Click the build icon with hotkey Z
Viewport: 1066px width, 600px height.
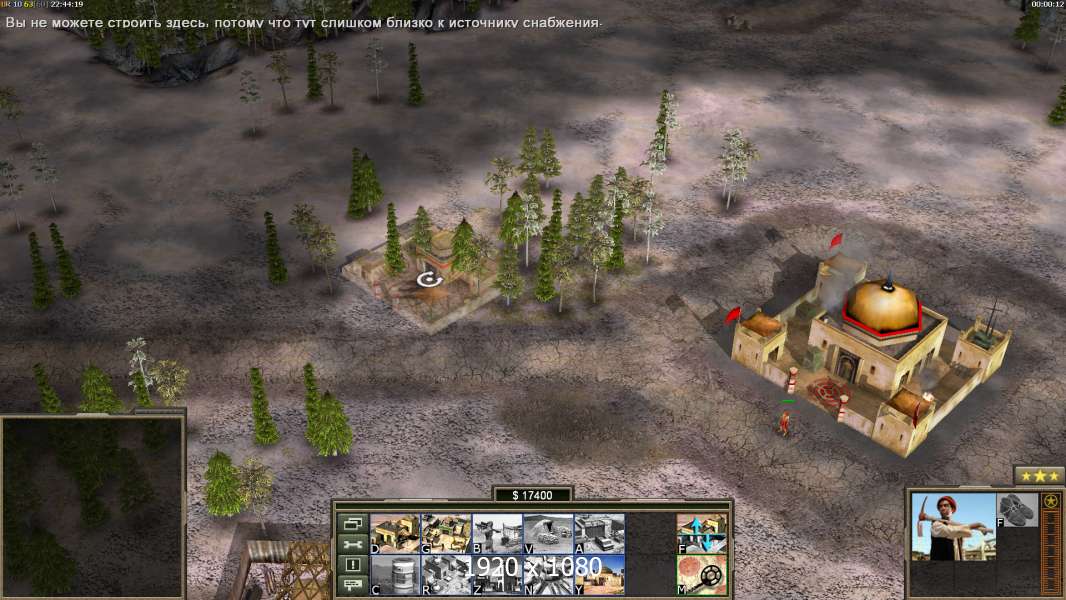pos(497,574)
